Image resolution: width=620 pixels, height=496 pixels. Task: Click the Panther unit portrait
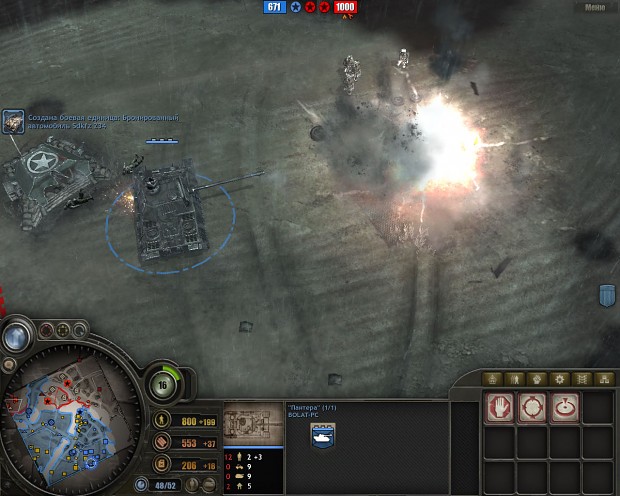(252, 424)
